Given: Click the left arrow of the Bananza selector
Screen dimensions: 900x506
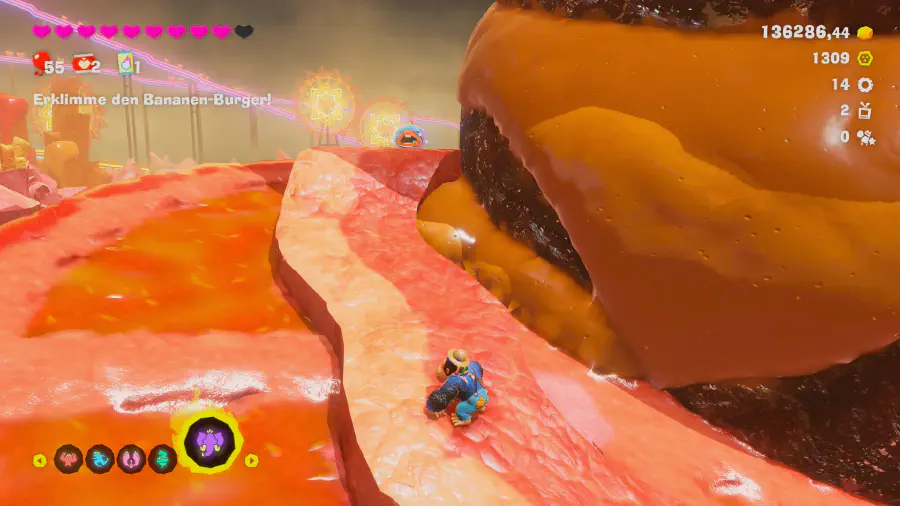Looking at the screenshot, I should tap(39, 461).
